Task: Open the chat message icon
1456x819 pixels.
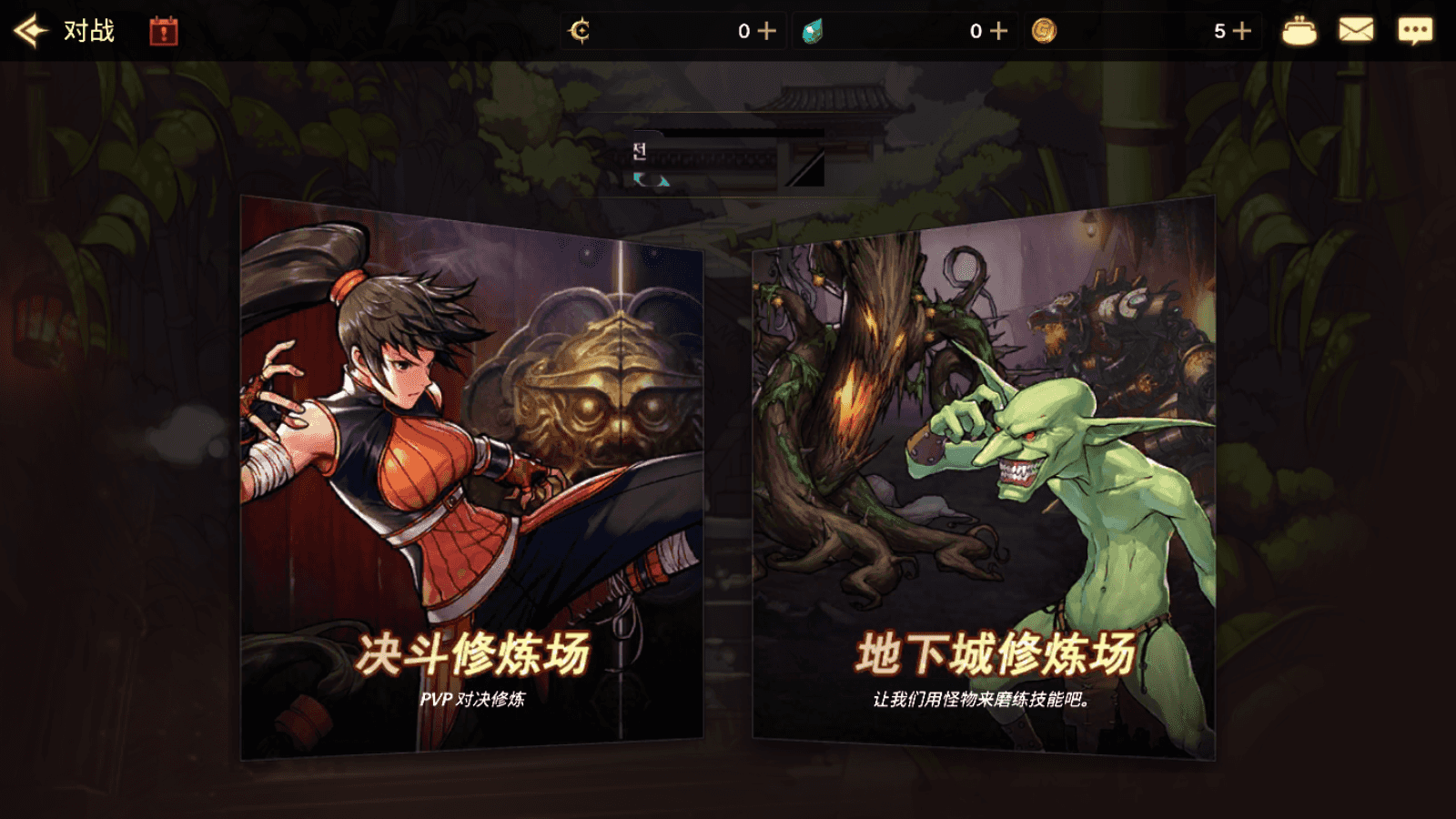Action: coord(1416,28)
